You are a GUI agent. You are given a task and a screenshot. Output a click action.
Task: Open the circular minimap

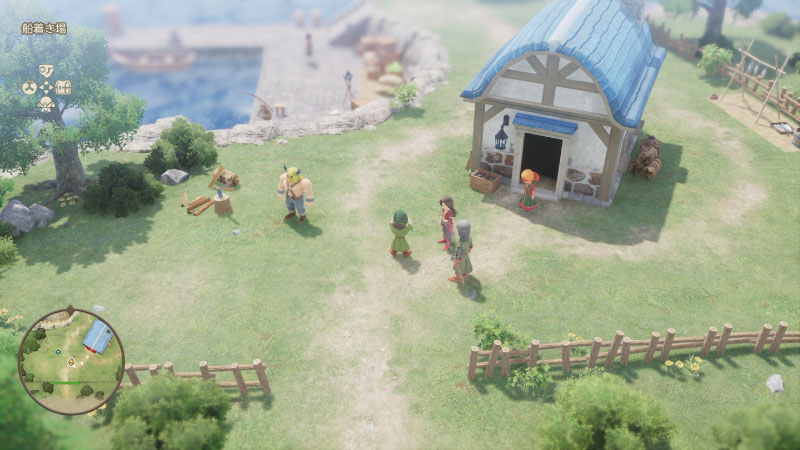[x=71, y=361]
